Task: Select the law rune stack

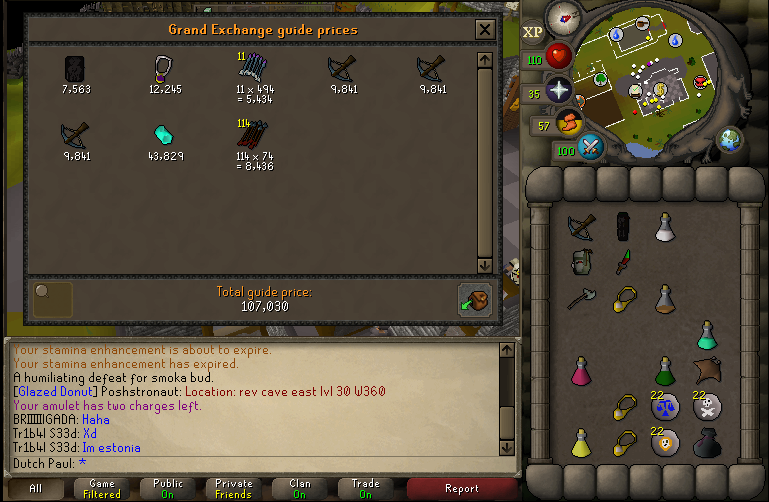Action: [665, 406]
